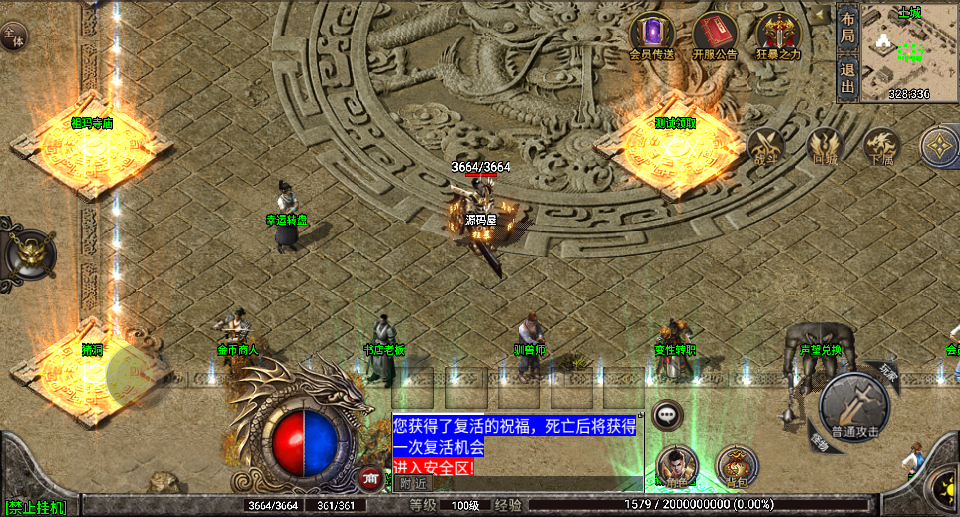
Task: Collapse the top icon row with the arrow
Action: [821, 14]
